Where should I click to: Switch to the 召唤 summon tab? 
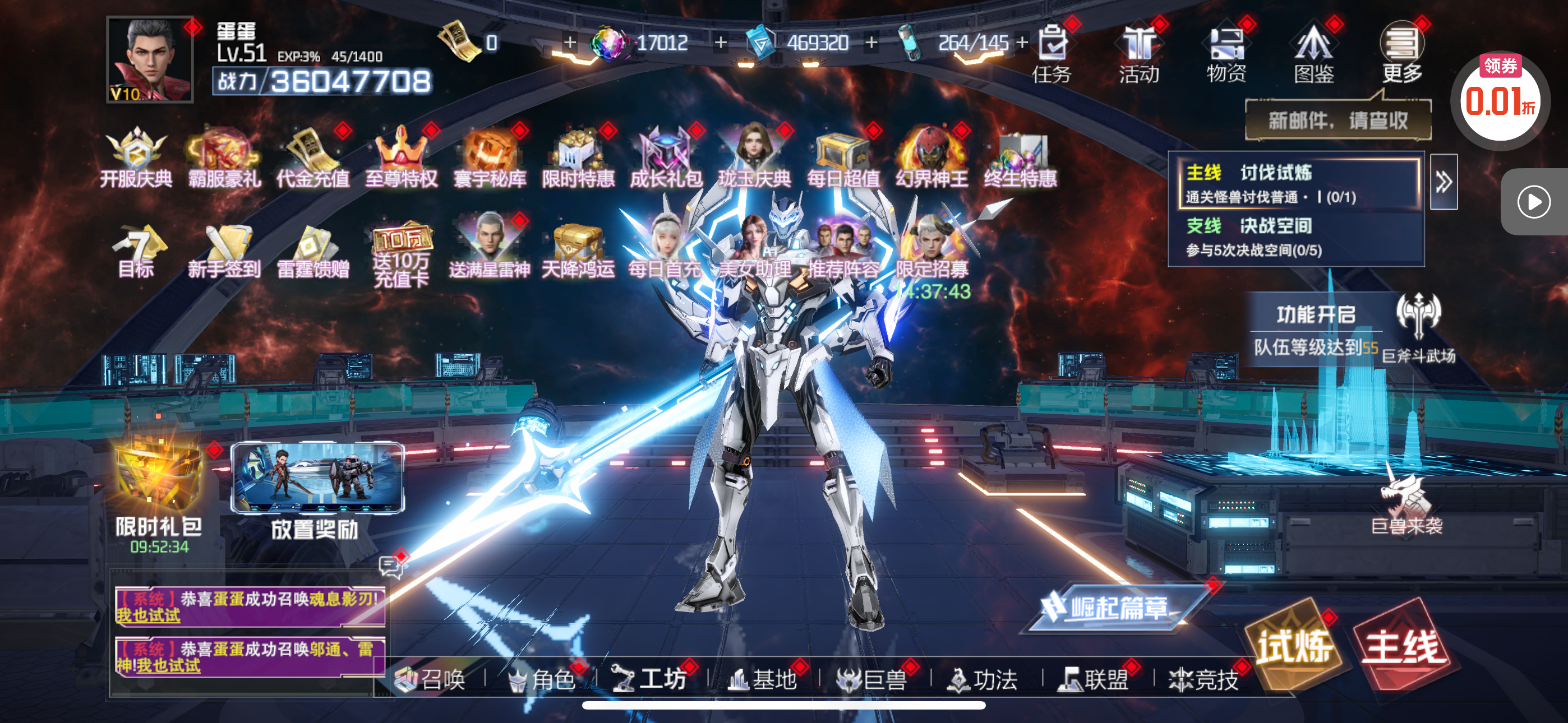coord(431,679)
